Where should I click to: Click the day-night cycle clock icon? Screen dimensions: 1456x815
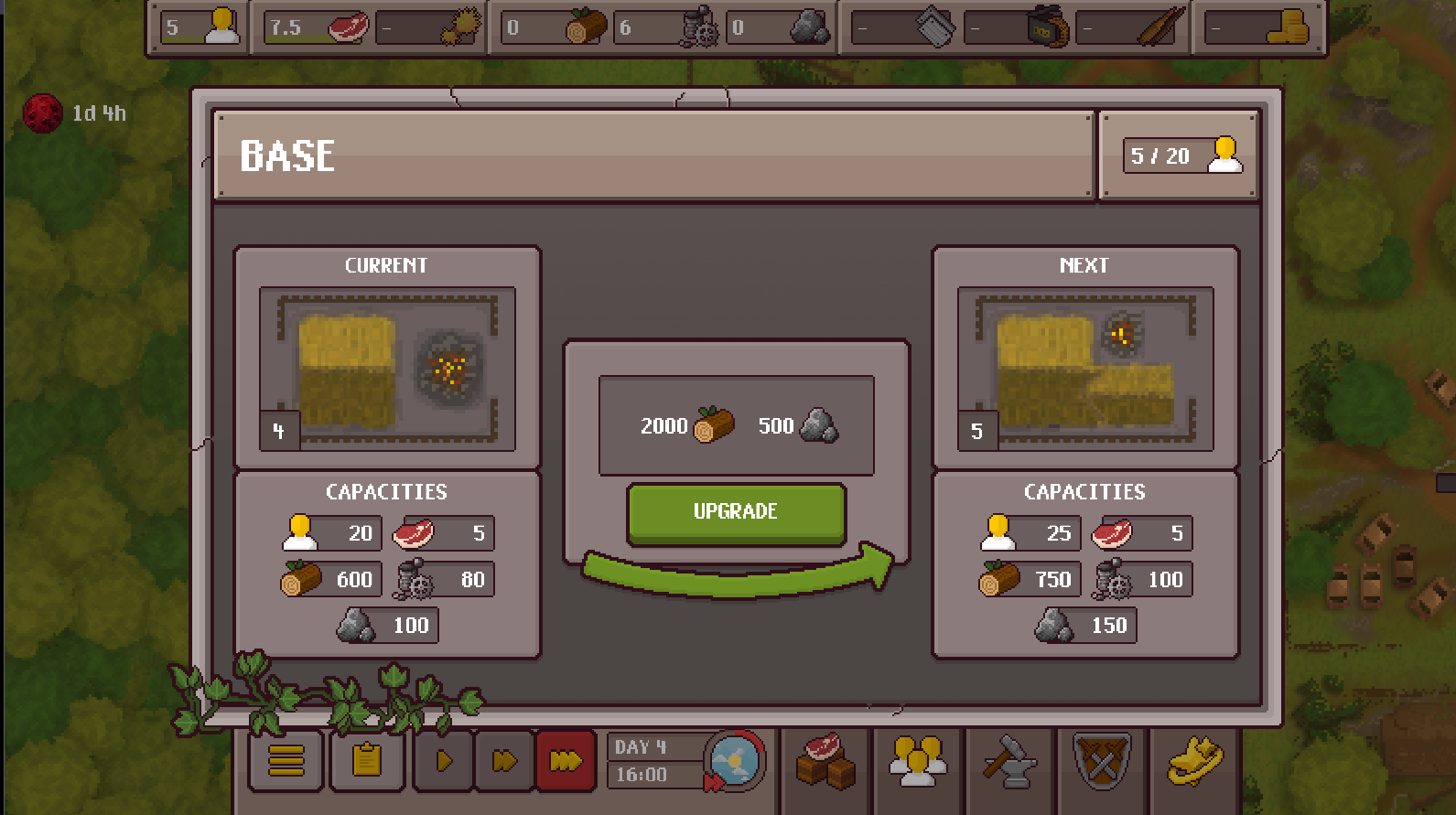[x=734, y=760]
